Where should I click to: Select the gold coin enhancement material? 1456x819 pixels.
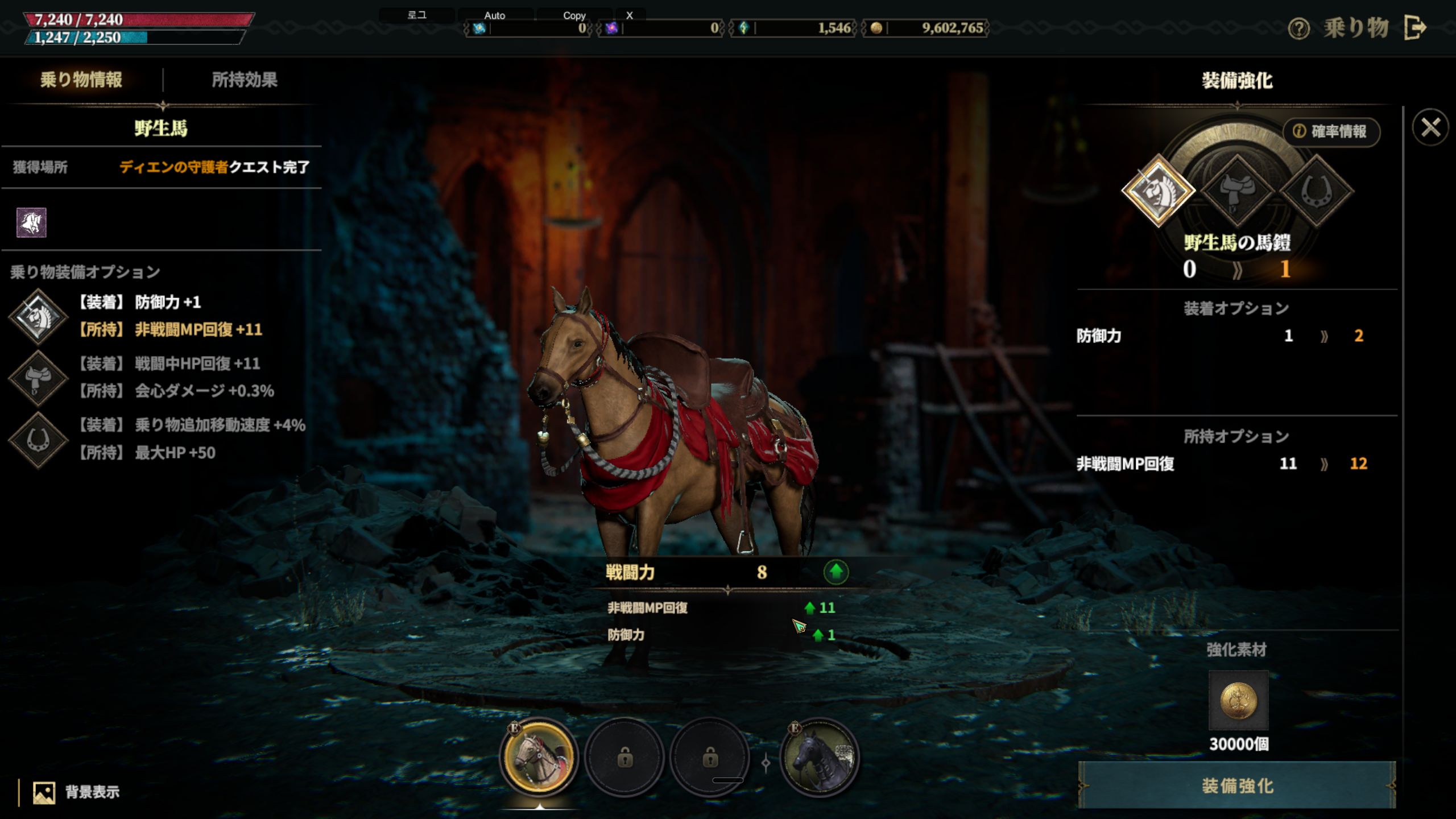point(1238,700)
